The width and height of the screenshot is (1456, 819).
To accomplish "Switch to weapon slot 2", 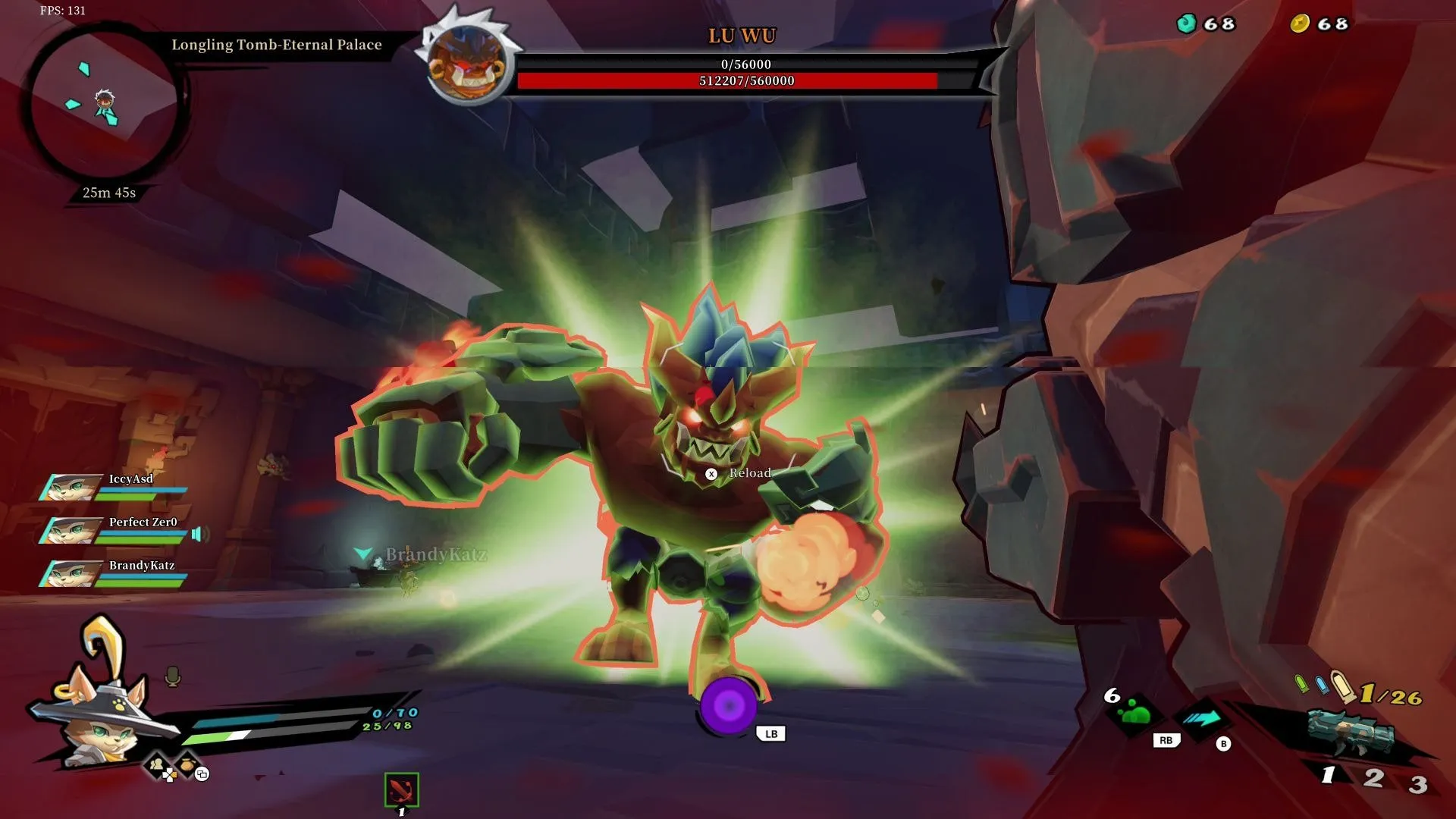I will point(1373,777).
